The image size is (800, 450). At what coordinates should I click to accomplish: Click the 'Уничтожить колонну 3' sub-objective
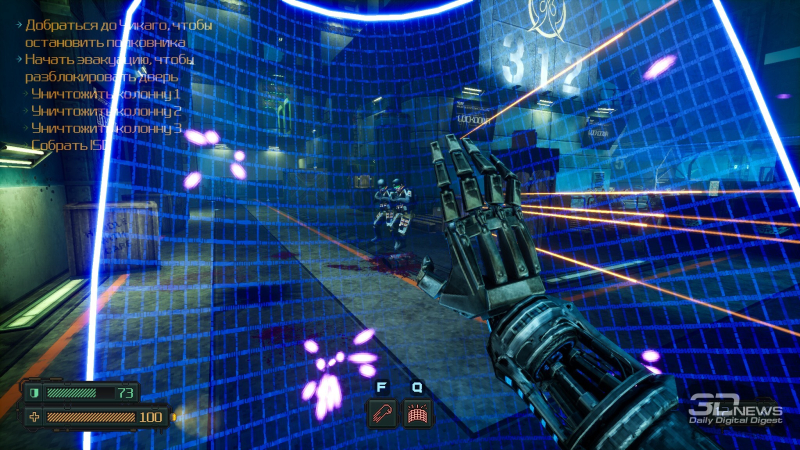105,128
